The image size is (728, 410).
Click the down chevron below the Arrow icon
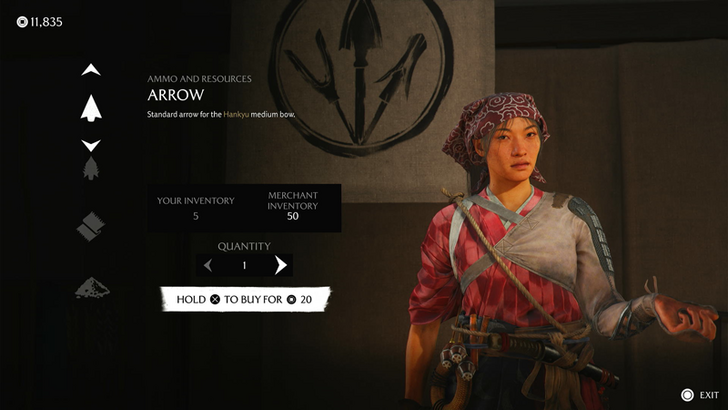[91, 145]
